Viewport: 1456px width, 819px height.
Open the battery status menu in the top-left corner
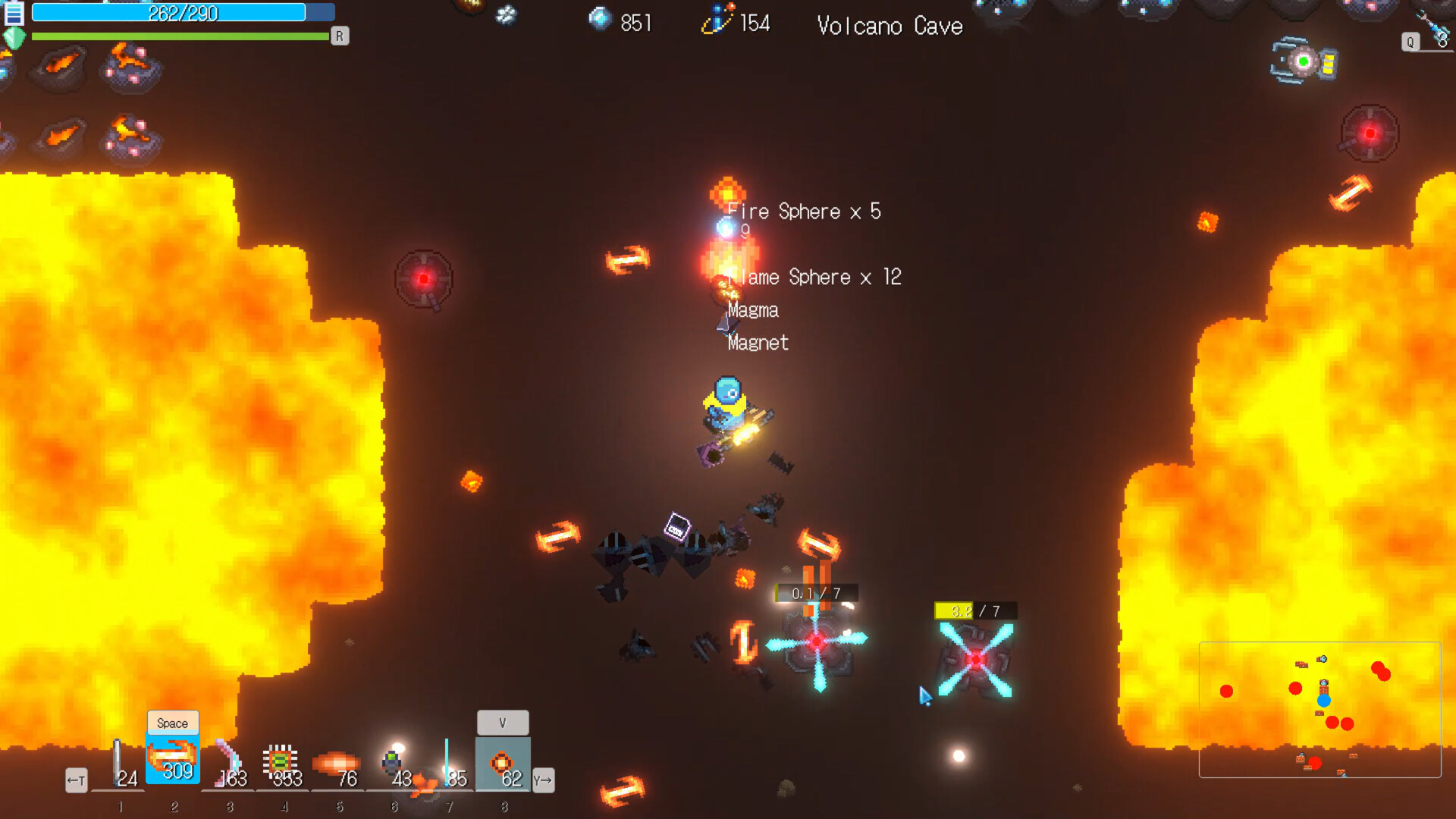click(x=13, y=11)
